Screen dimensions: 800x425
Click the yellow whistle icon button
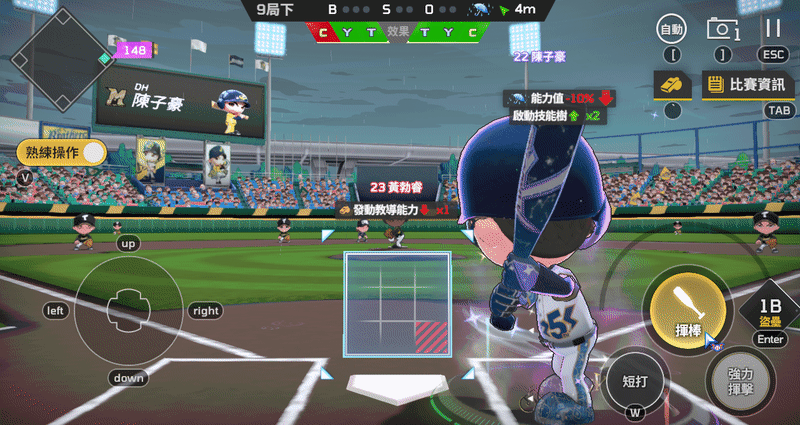coord(672,85)
